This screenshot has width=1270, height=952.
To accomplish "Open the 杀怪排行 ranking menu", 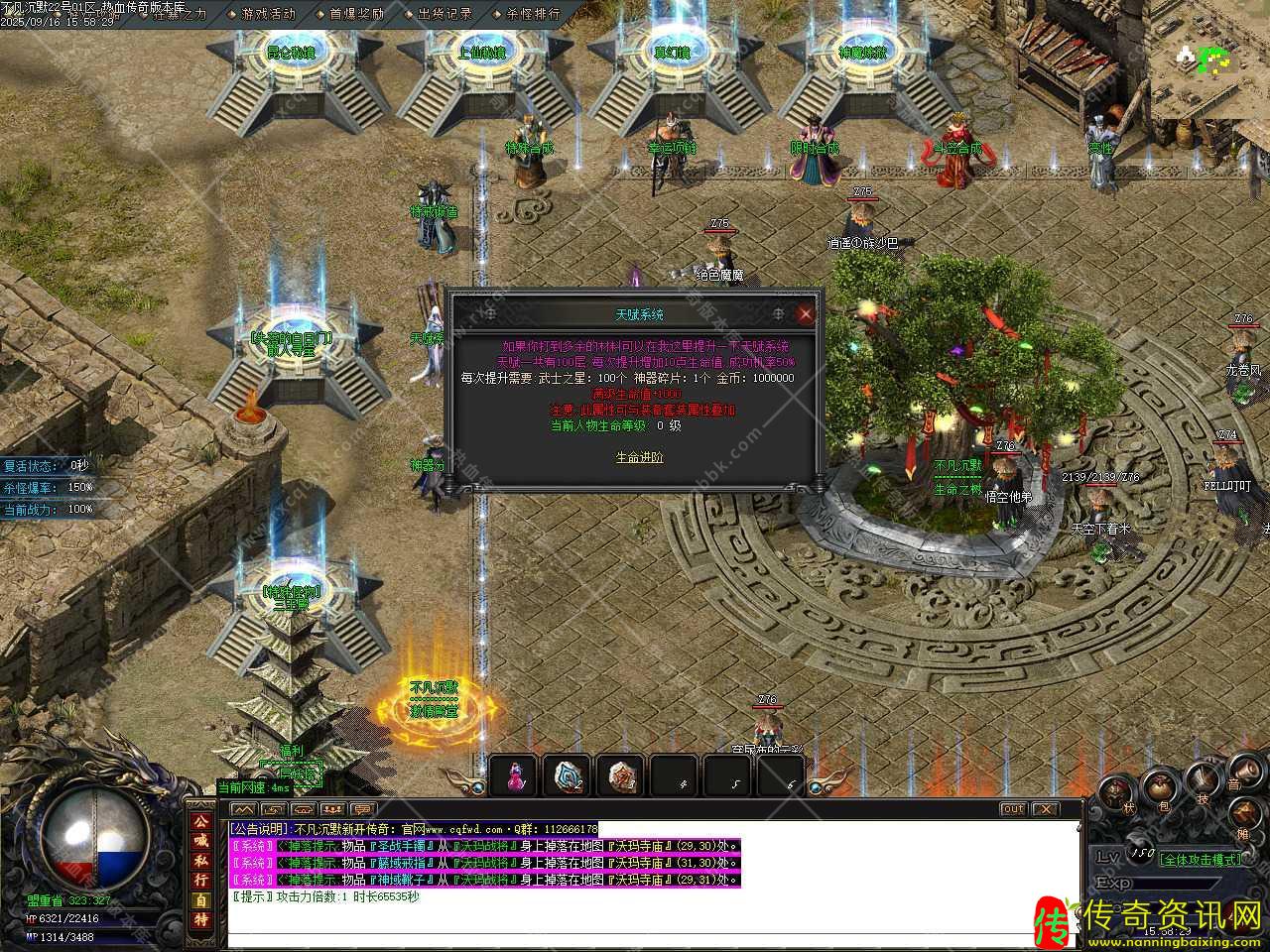I will pos(533,14).
